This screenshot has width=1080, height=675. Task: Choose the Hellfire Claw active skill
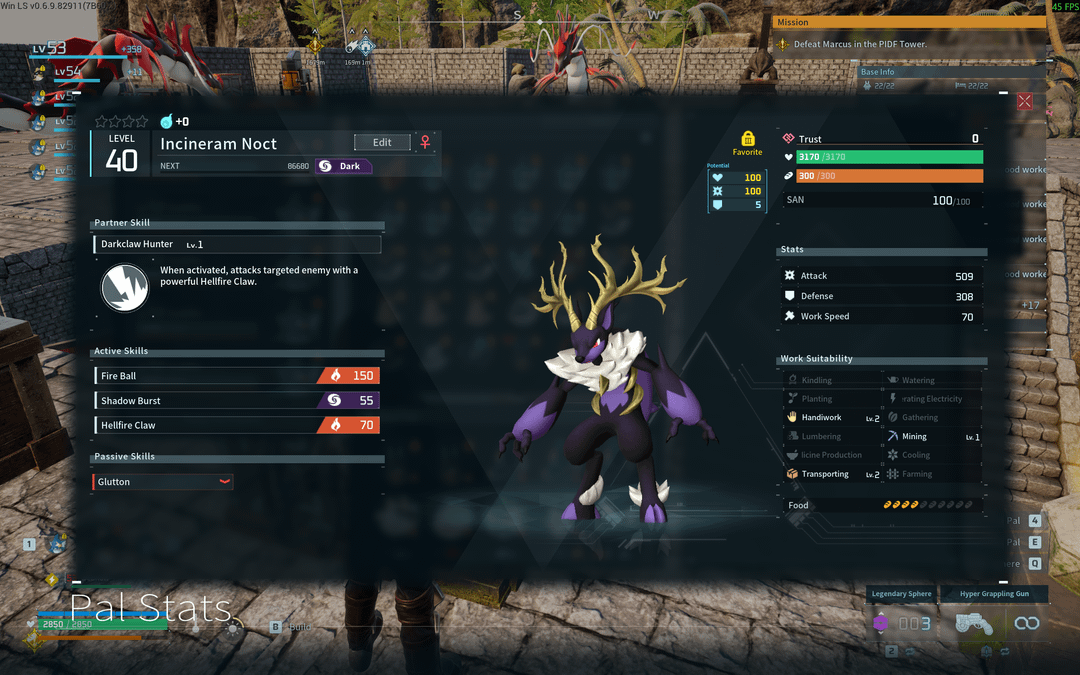[236, 425]
